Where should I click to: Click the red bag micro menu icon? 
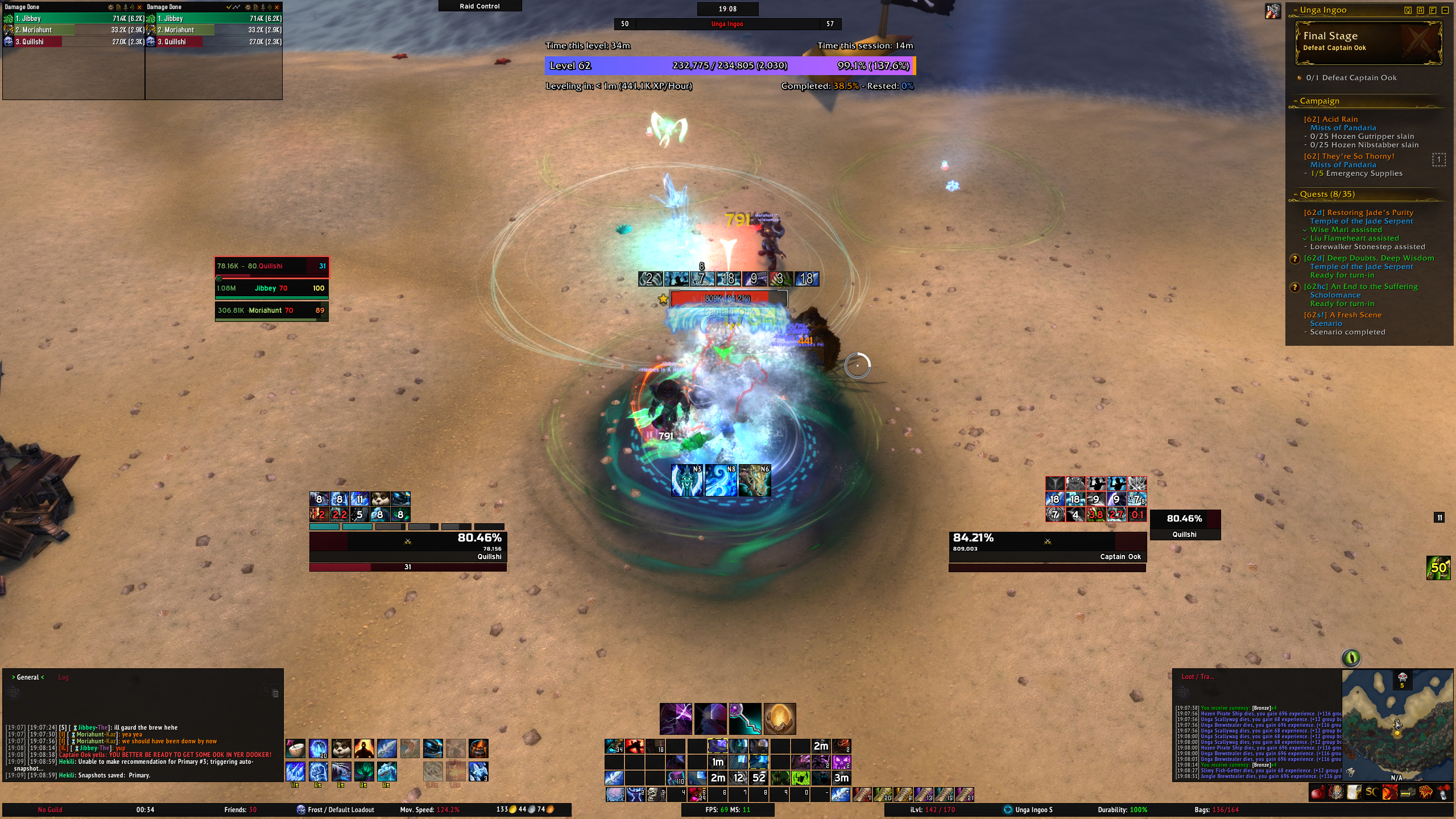(1318, 792)
